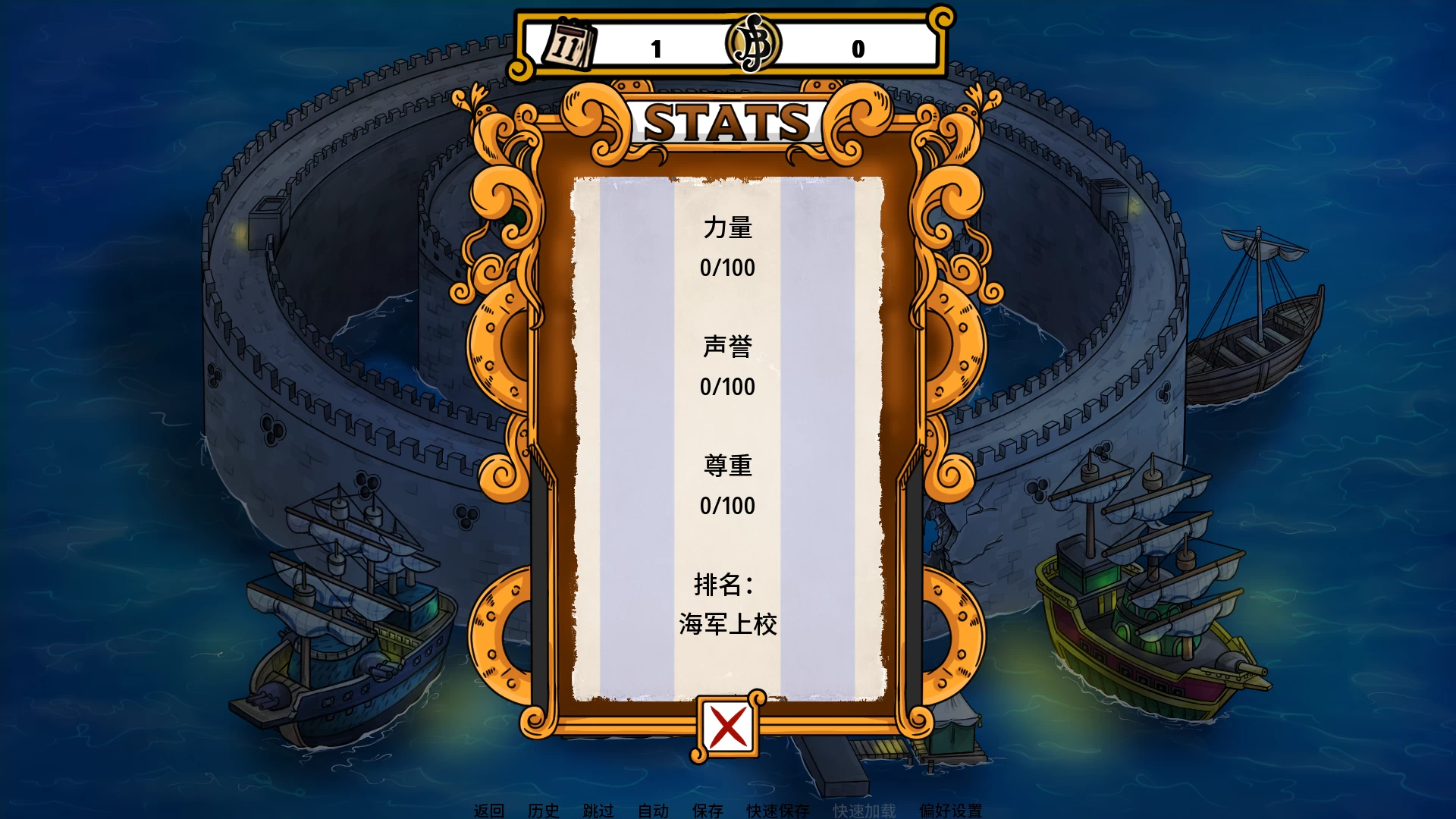Screen dimensions: 1456x819
Task: Toggle Auto mode with 自动
Action: [654, 810]
